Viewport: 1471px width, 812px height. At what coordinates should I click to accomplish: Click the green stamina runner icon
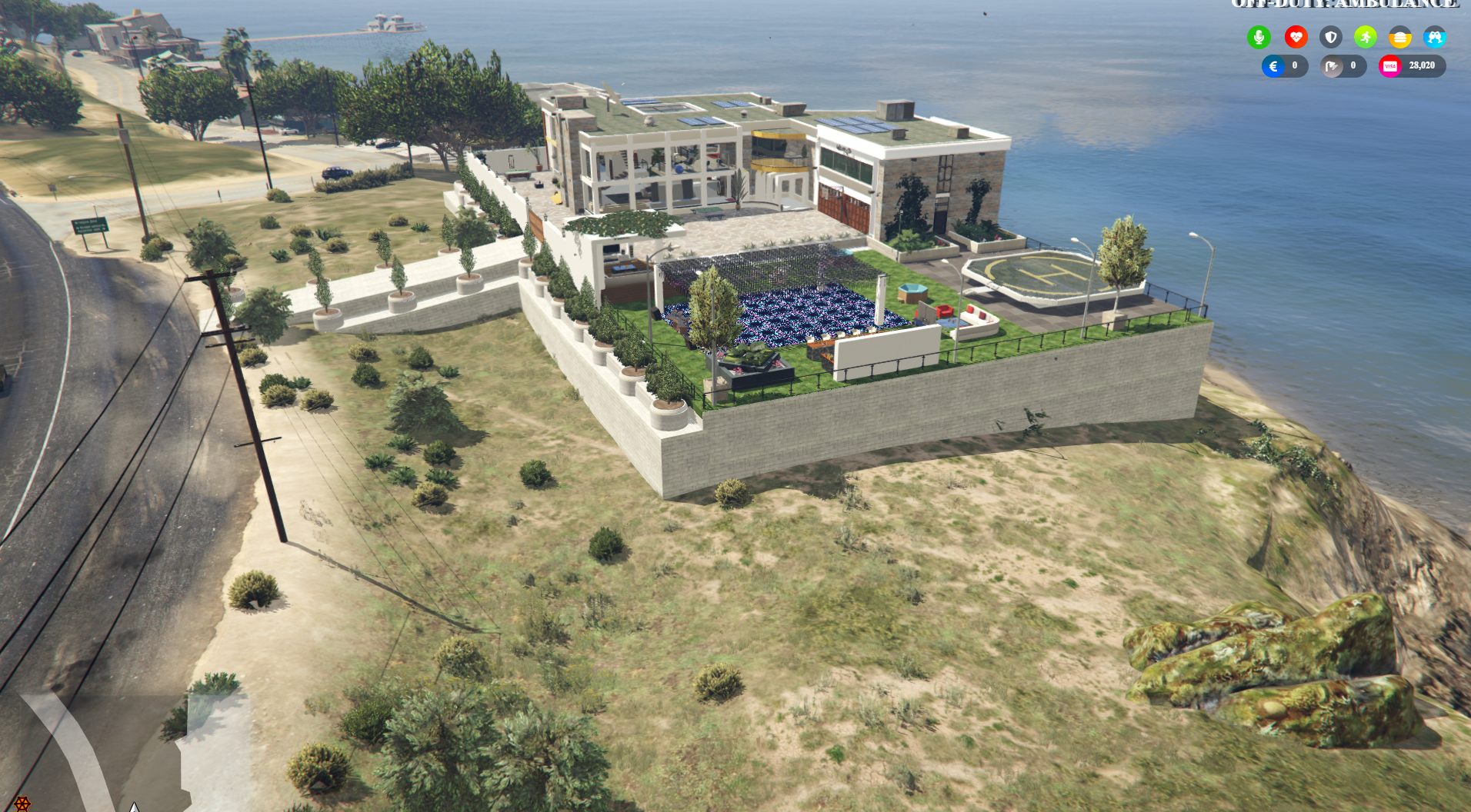[1365, 36]
